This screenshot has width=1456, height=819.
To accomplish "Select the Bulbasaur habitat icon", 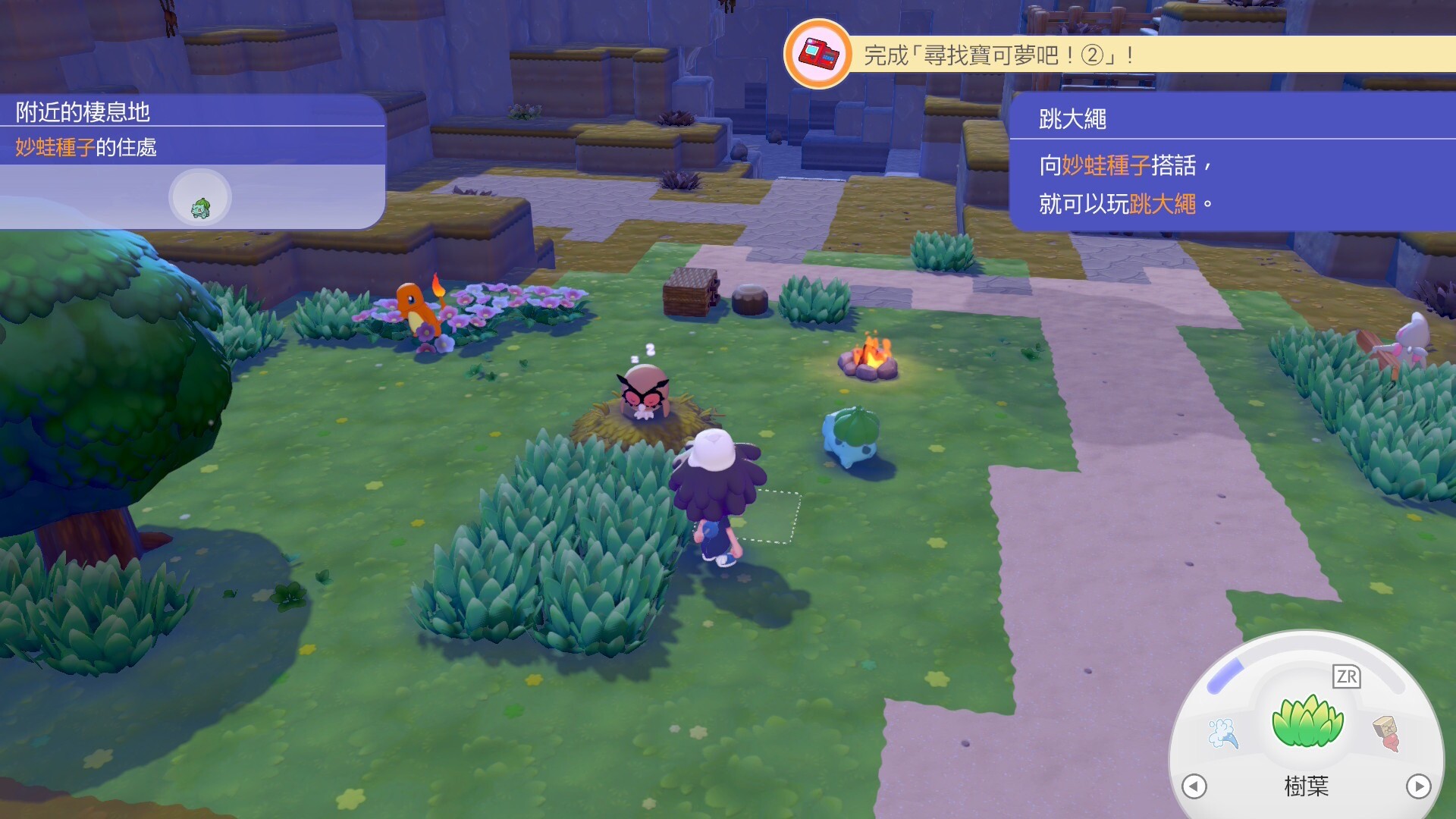I will (200, 199).
